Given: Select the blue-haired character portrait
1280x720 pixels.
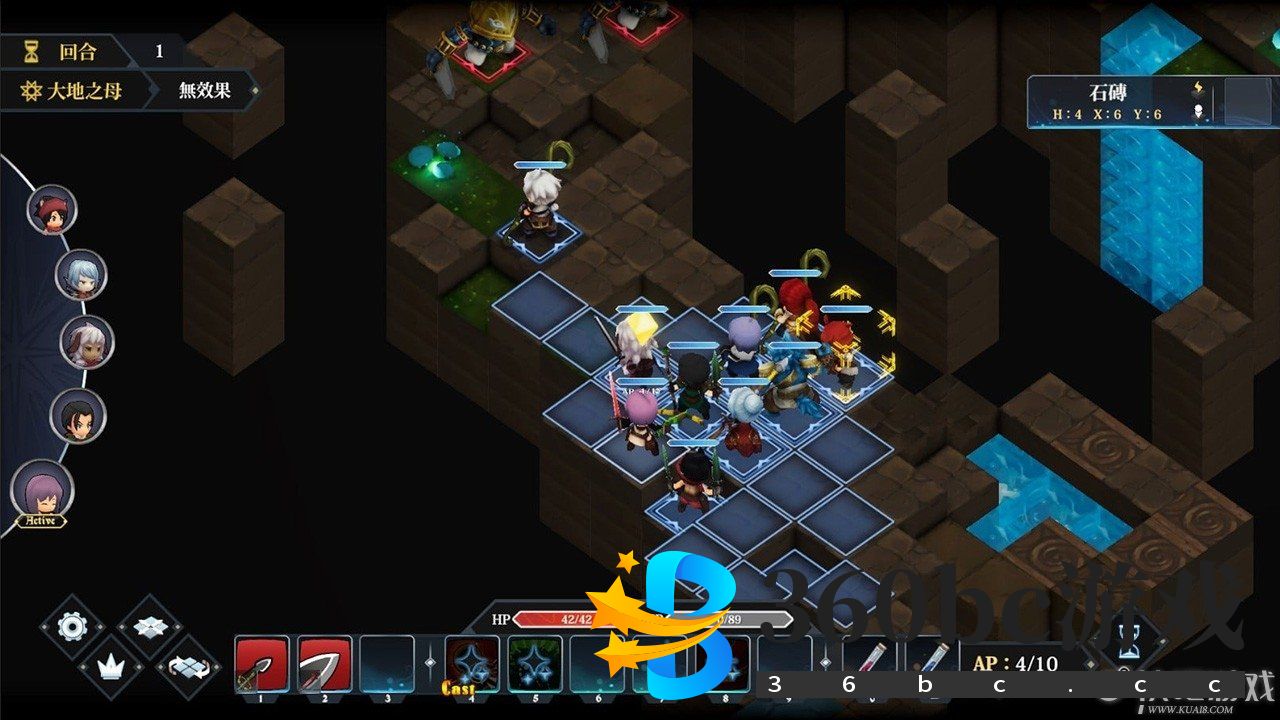Looking at the screenshot, I should pos(81,275).
